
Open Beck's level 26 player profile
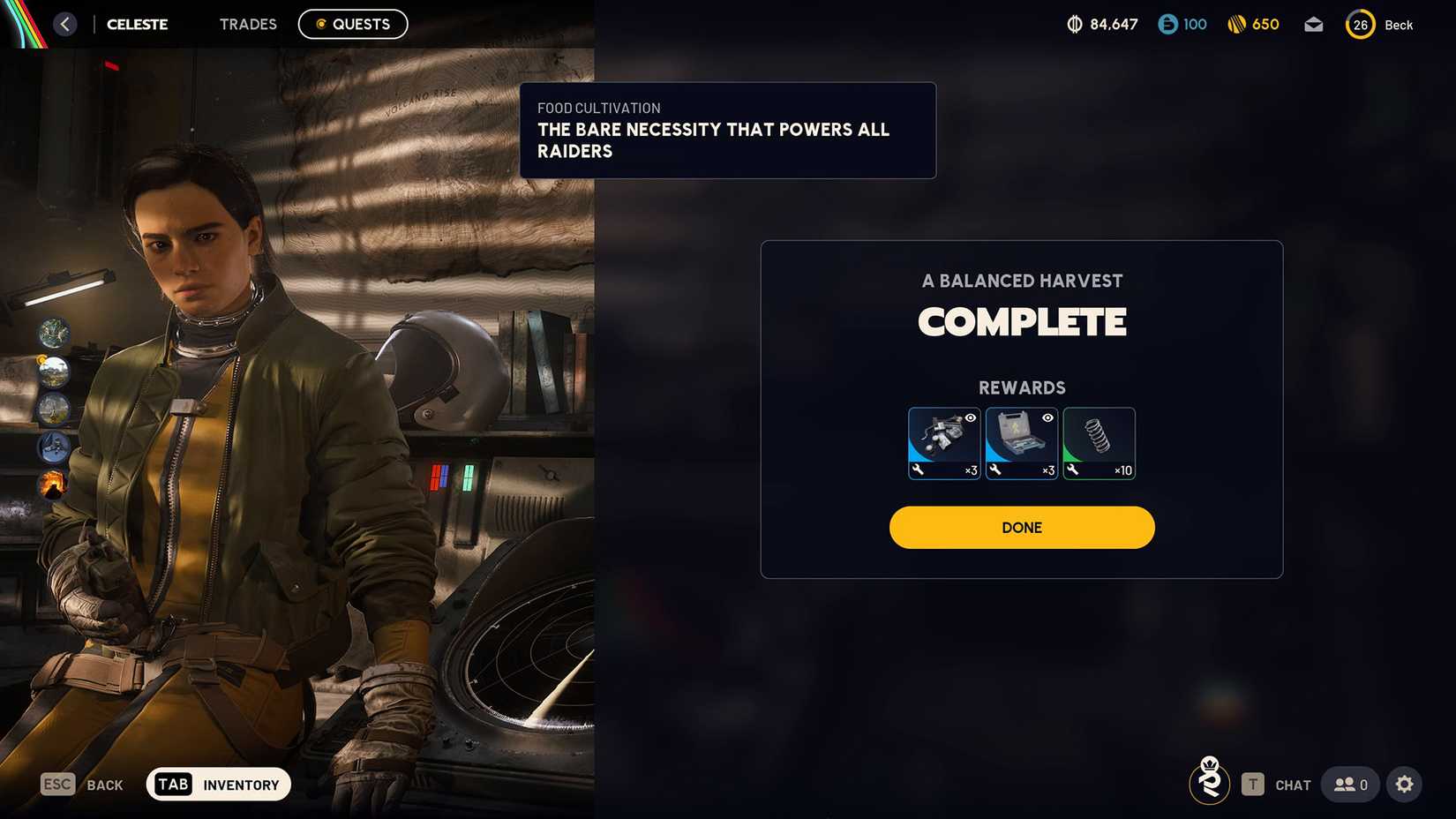(1379, 25)
